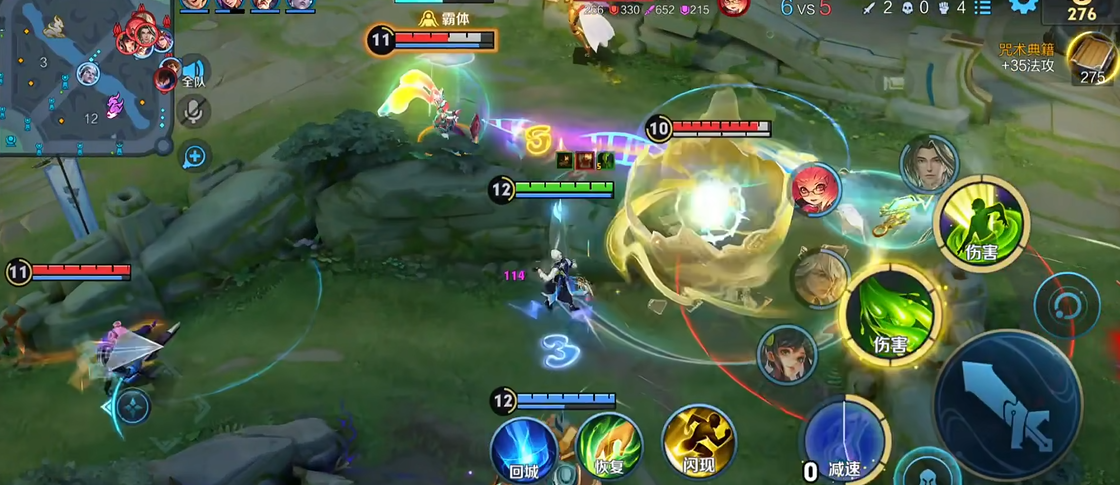Target the girl with red flower portrait
Image resolution: width=1120 pixels, height=485 pixels.
tap(787, 354)
